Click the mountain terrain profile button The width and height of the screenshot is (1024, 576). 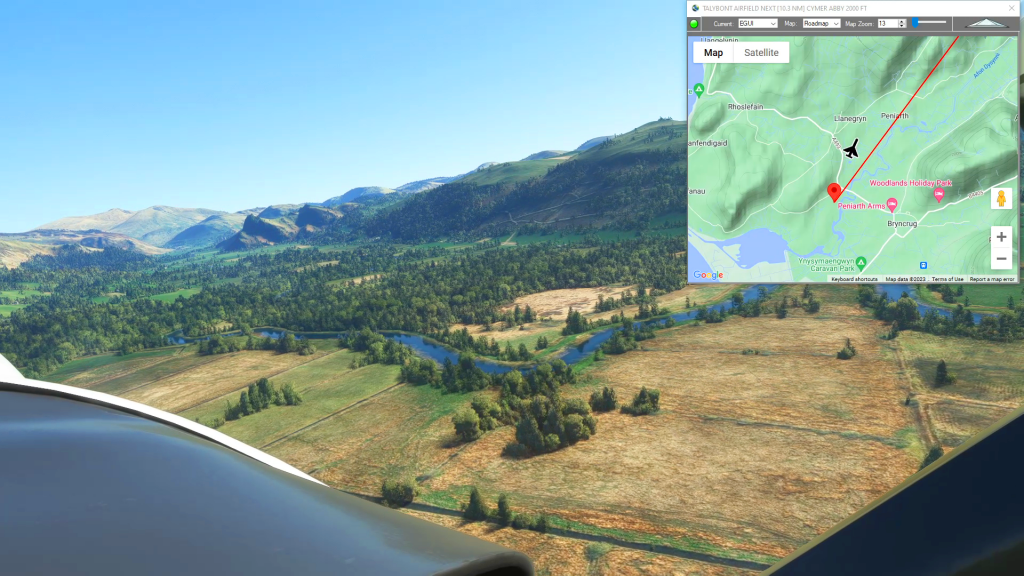[x=985, y=23]
